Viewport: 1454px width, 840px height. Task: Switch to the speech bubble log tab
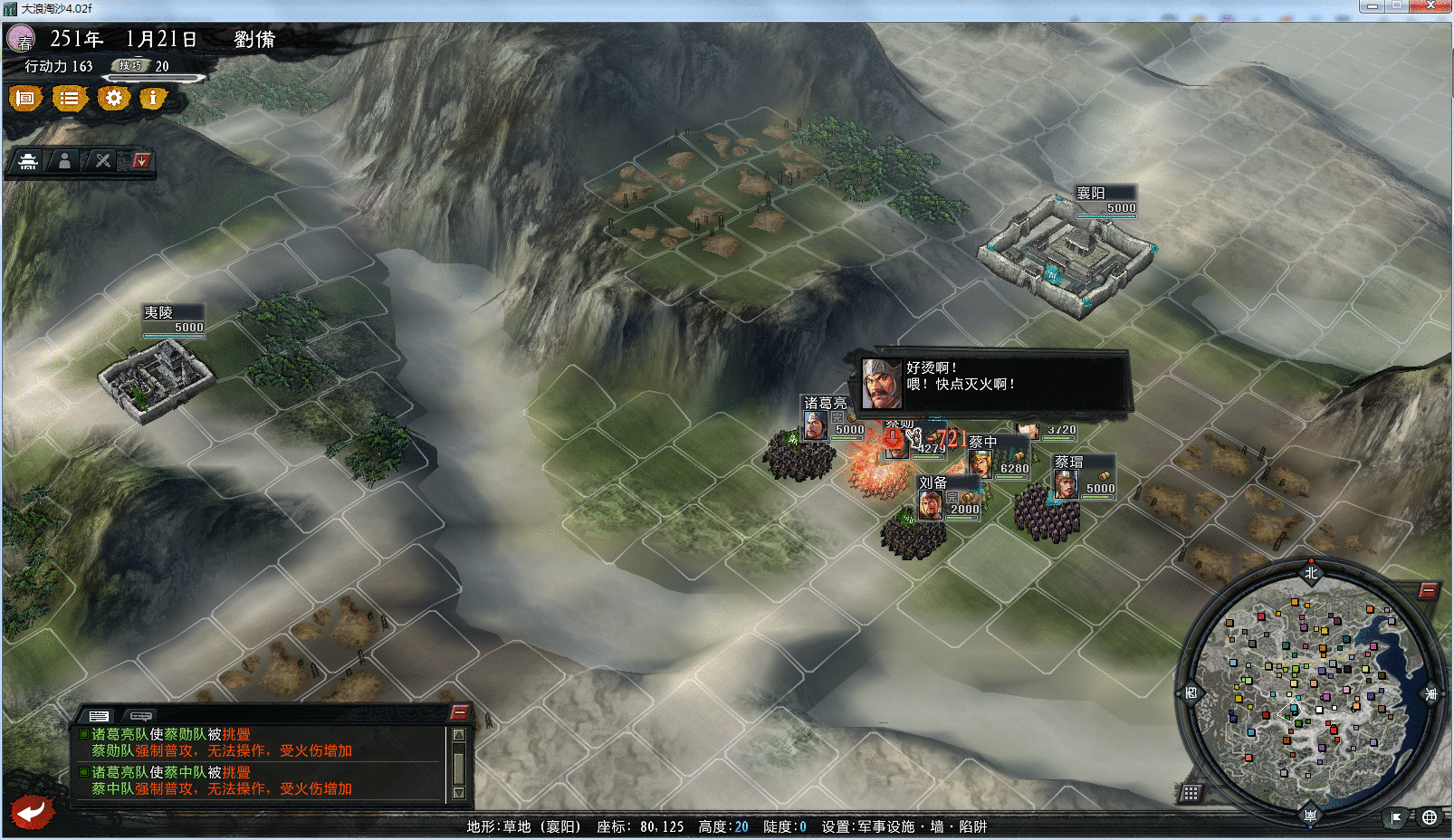click(141, 715)
